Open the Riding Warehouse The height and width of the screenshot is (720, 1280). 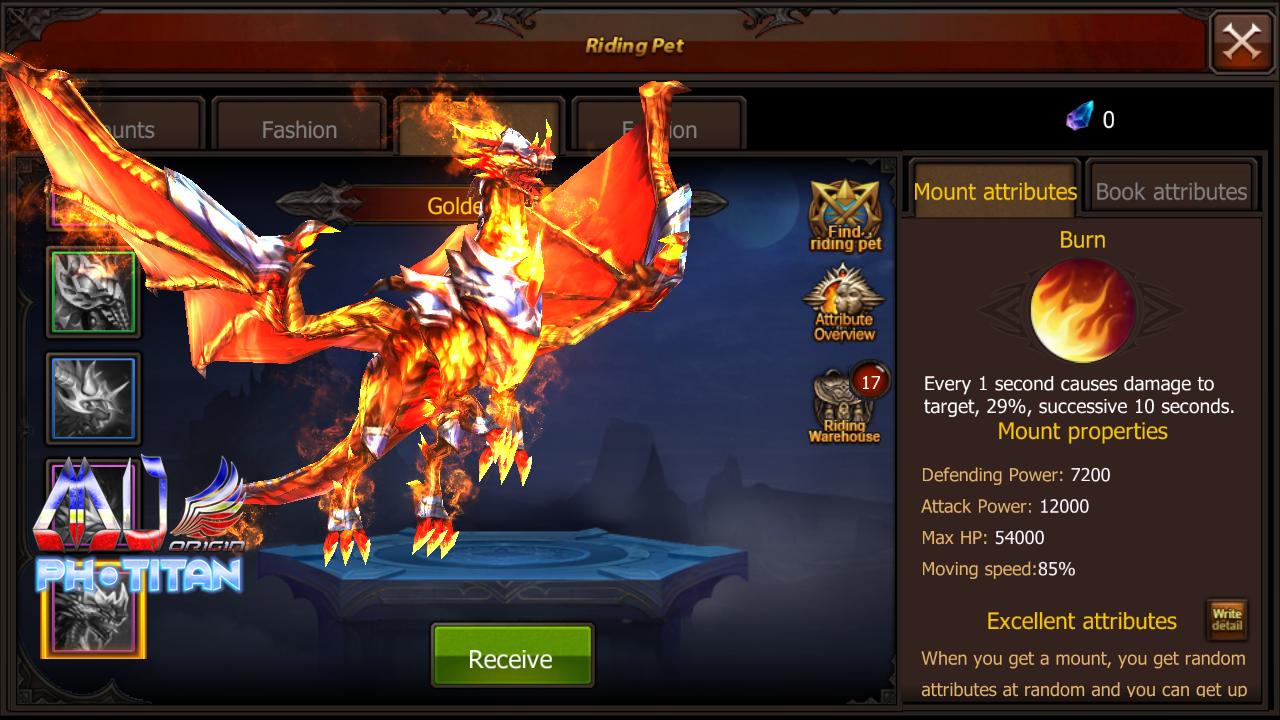(x=843, y=408)
